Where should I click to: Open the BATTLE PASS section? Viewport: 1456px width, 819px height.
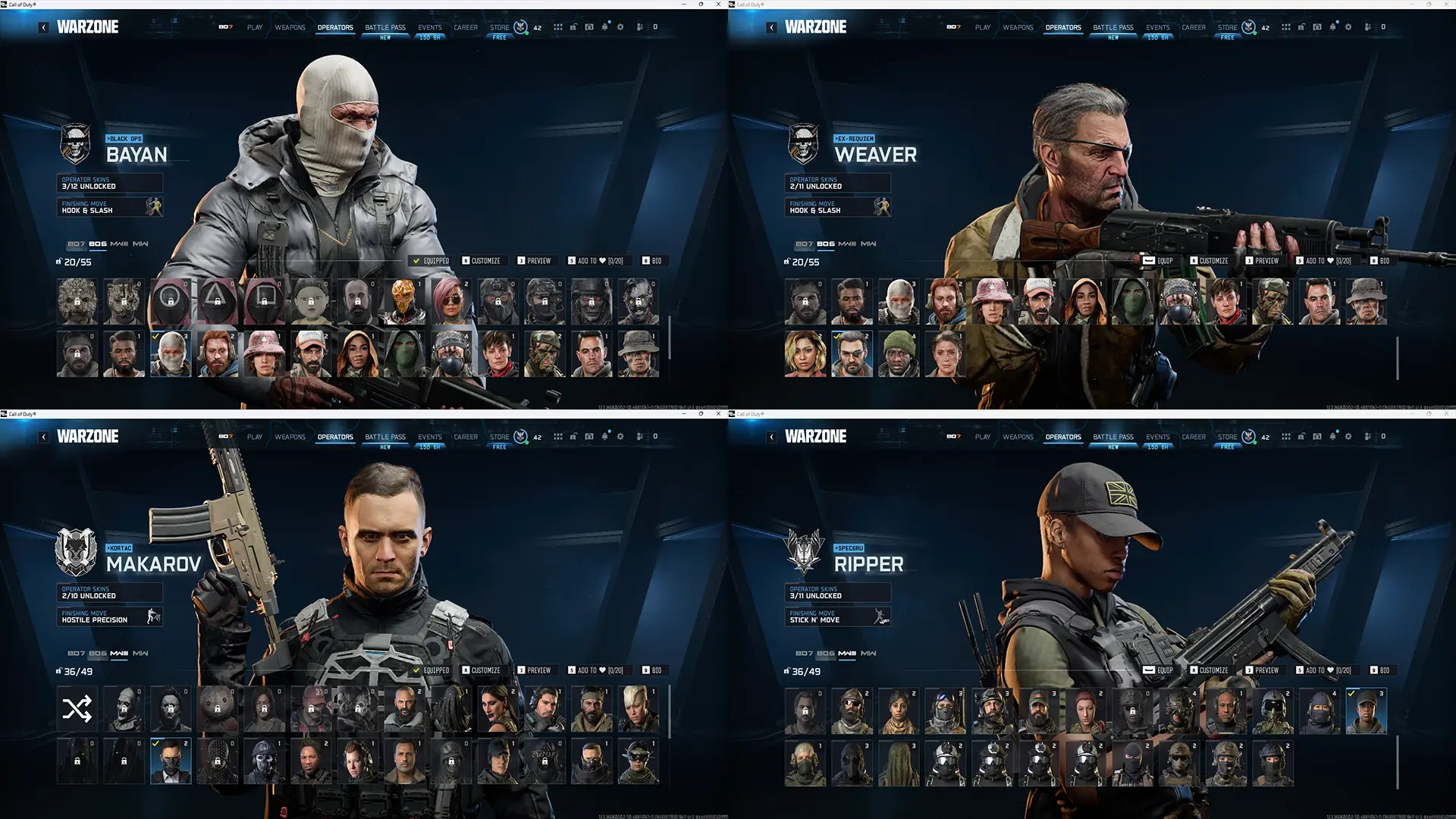click(385, 27)
